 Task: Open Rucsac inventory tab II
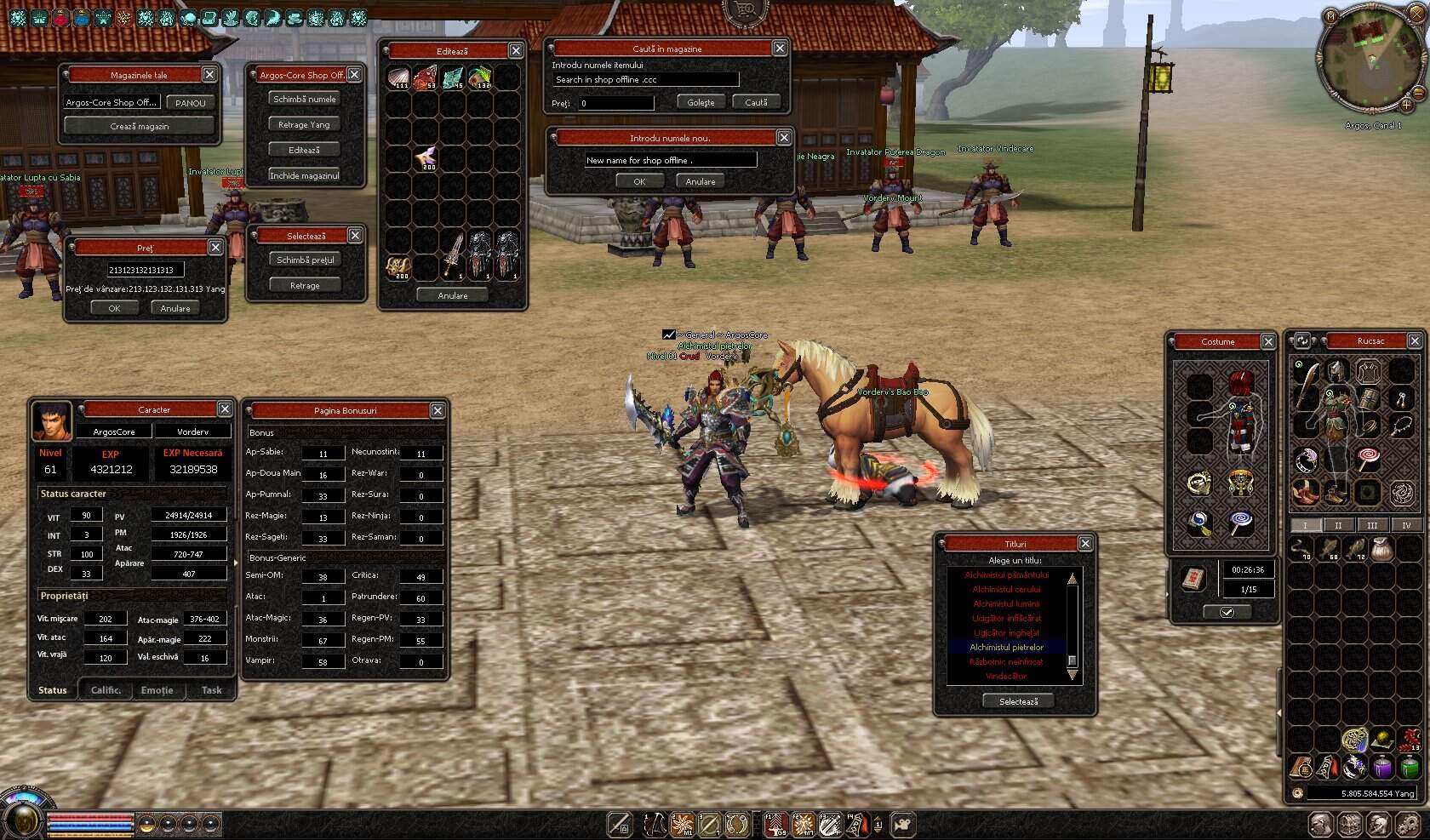click(1336, 525)
